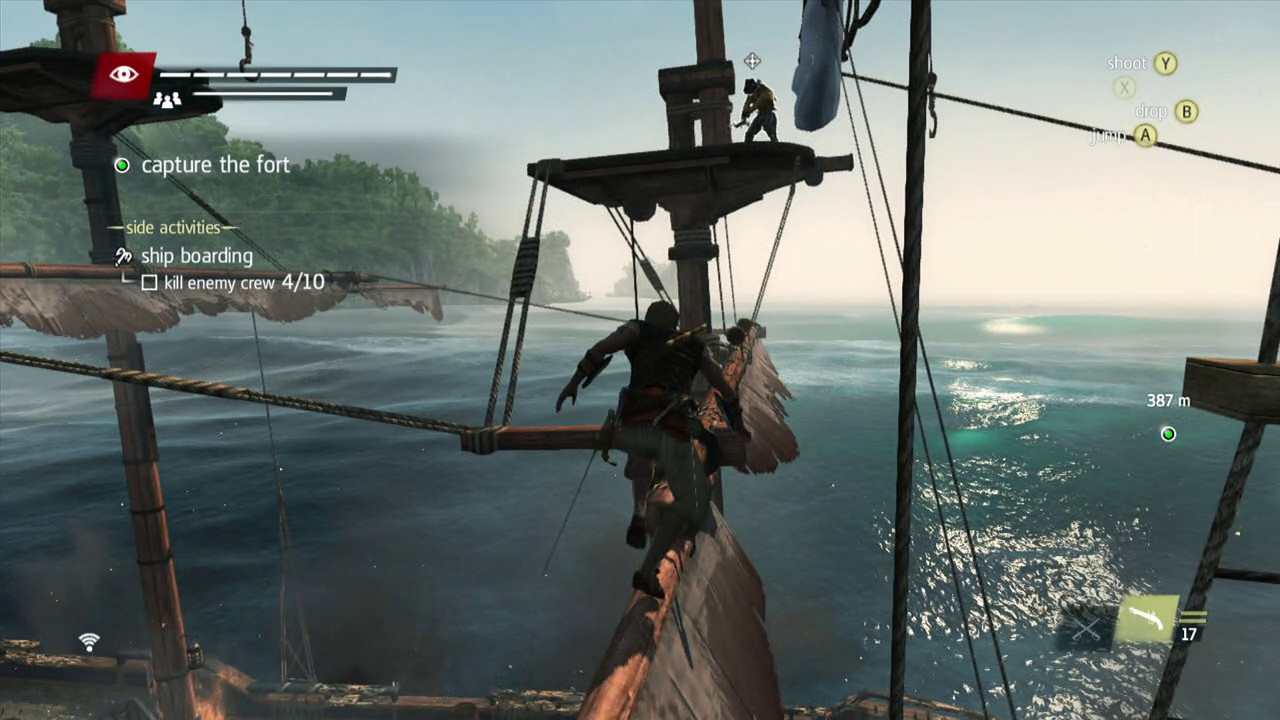Select the crew members icon
Viewport: 1280px width, 720px height.
pyautogui.click(x=167, y=99)
